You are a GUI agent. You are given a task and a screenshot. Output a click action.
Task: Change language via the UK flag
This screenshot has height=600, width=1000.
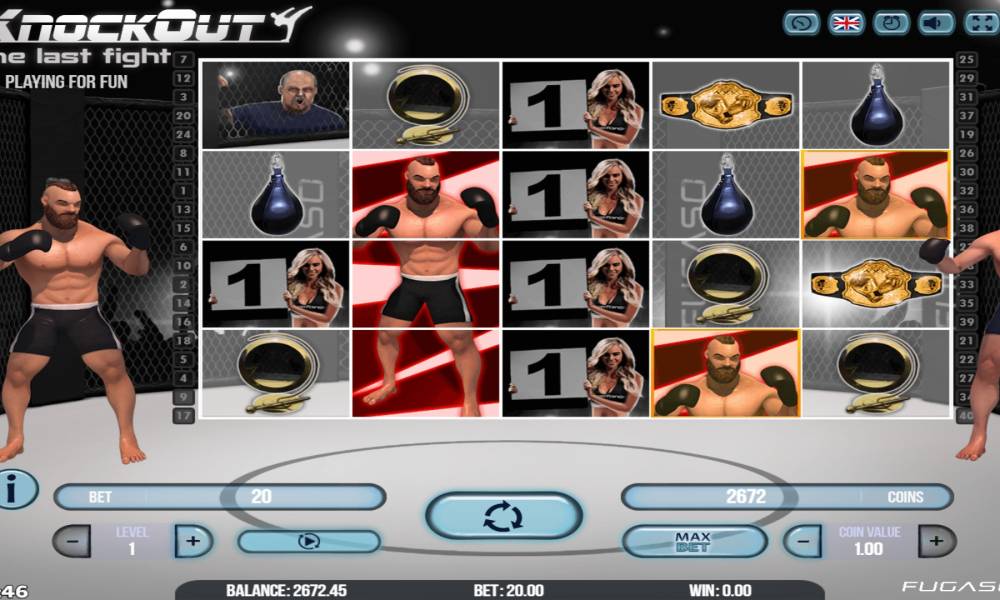[846, 23]
